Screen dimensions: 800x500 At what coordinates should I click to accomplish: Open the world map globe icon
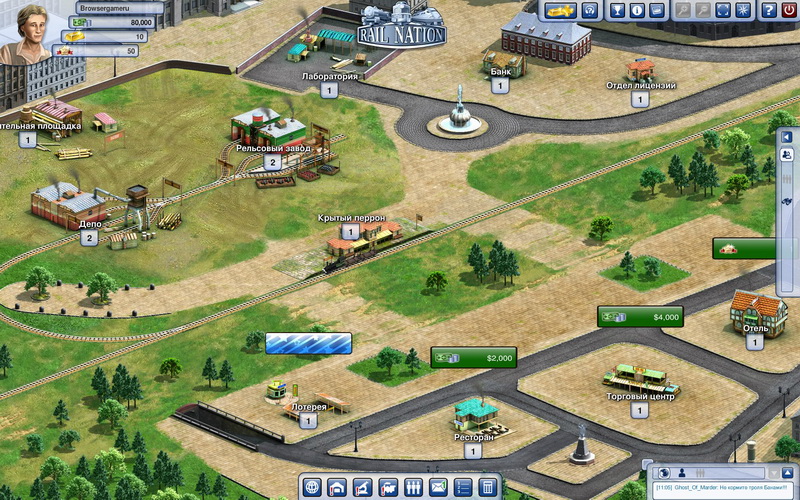click(x=314, y=488)
